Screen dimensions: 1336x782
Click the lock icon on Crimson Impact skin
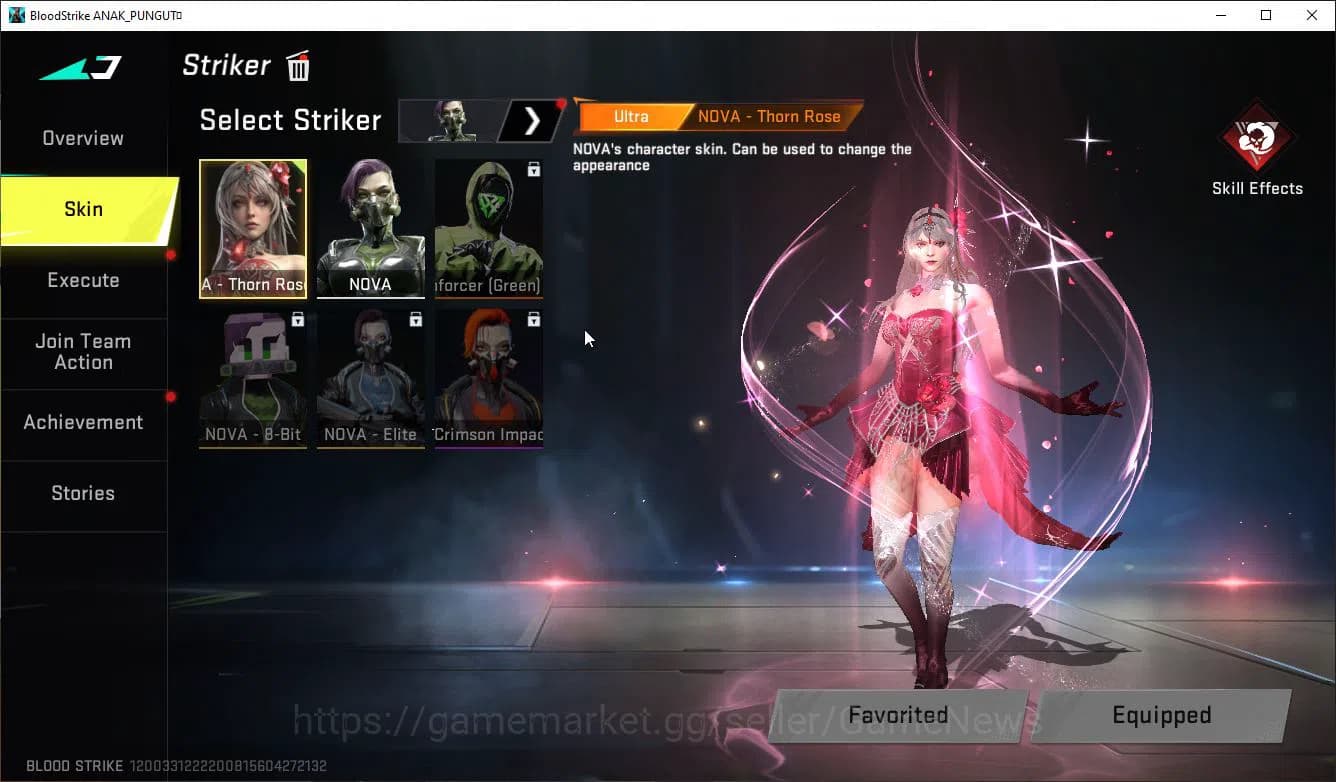(x=534, y=318)
